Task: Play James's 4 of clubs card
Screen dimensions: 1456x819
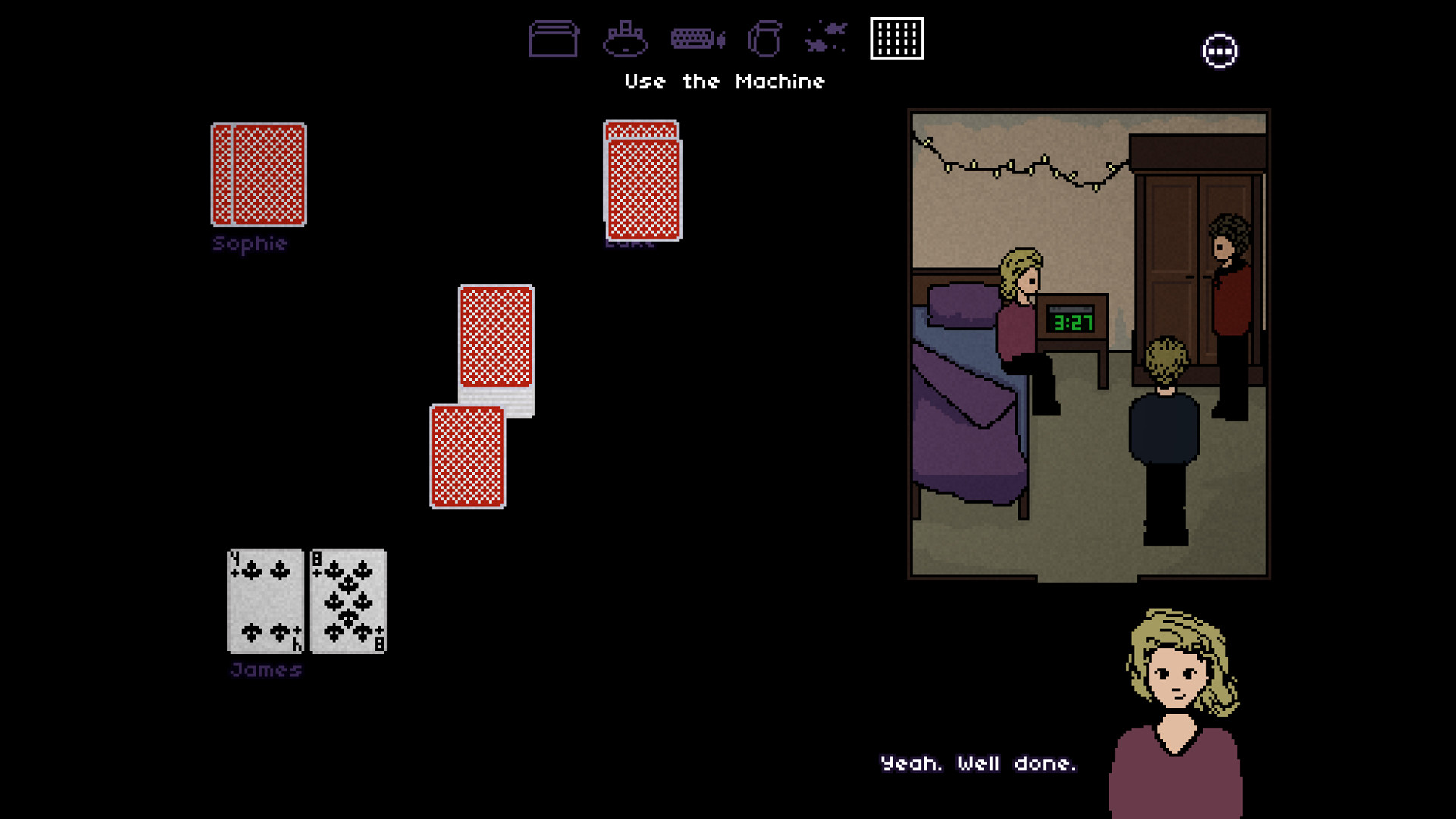Action: (265, 599)
